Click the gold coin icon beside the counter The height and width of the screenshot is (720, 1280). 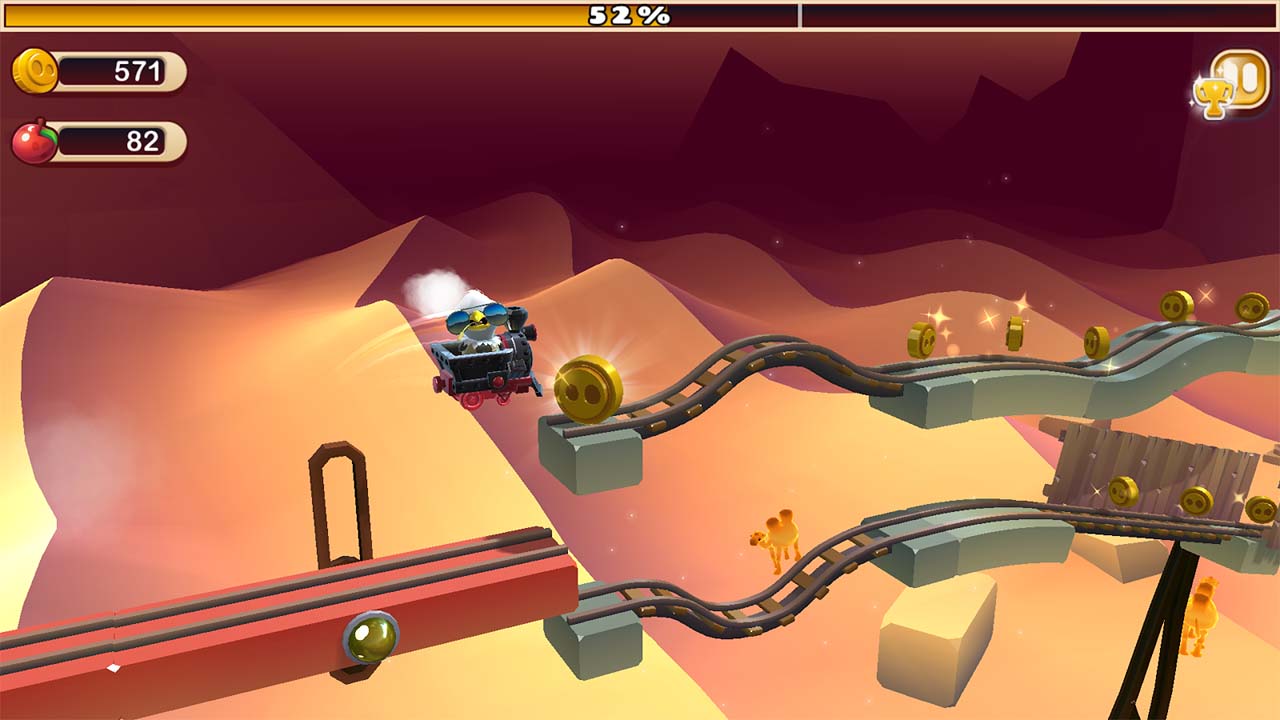pyautogui.click(x=35, y=71)
